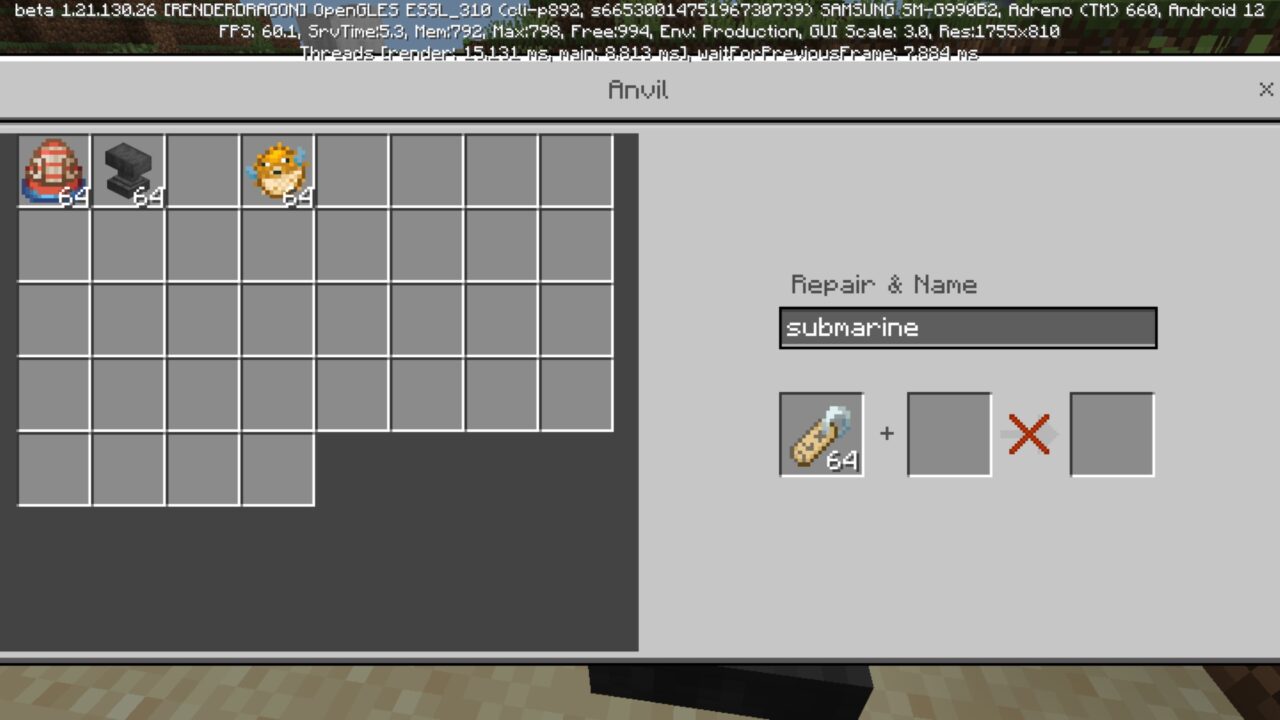Select the empty slot beside the anvil item

pos(203,170)
